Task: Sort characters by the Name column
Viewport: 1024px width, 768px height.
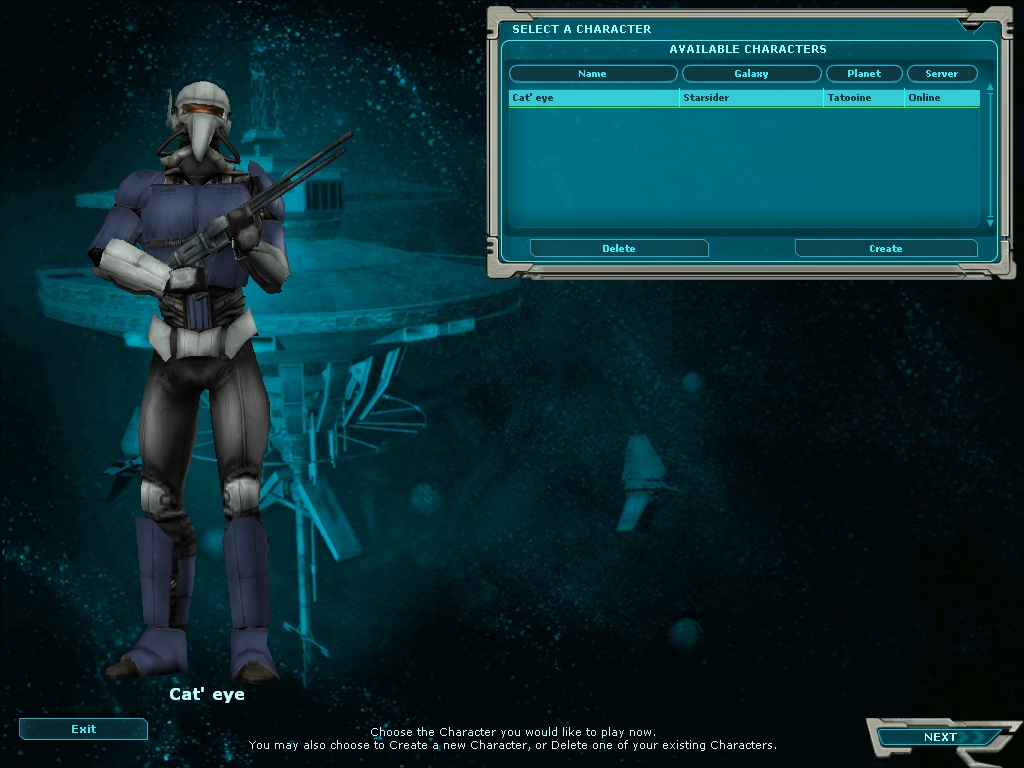Action: [593, 74]
